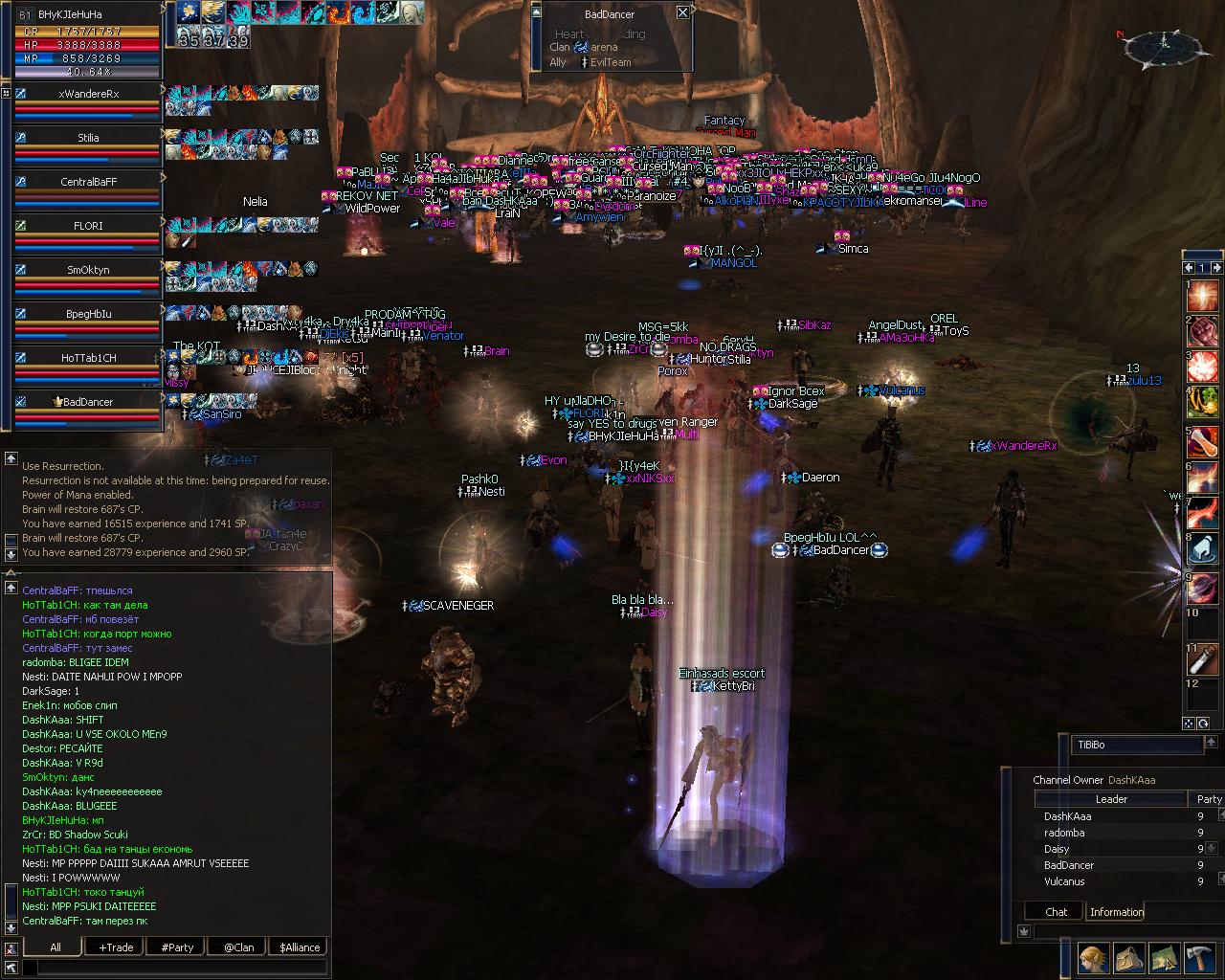Go to the next hotbar page
This screenshot has height=980, width=1225.
click(x=1216, y=268)
